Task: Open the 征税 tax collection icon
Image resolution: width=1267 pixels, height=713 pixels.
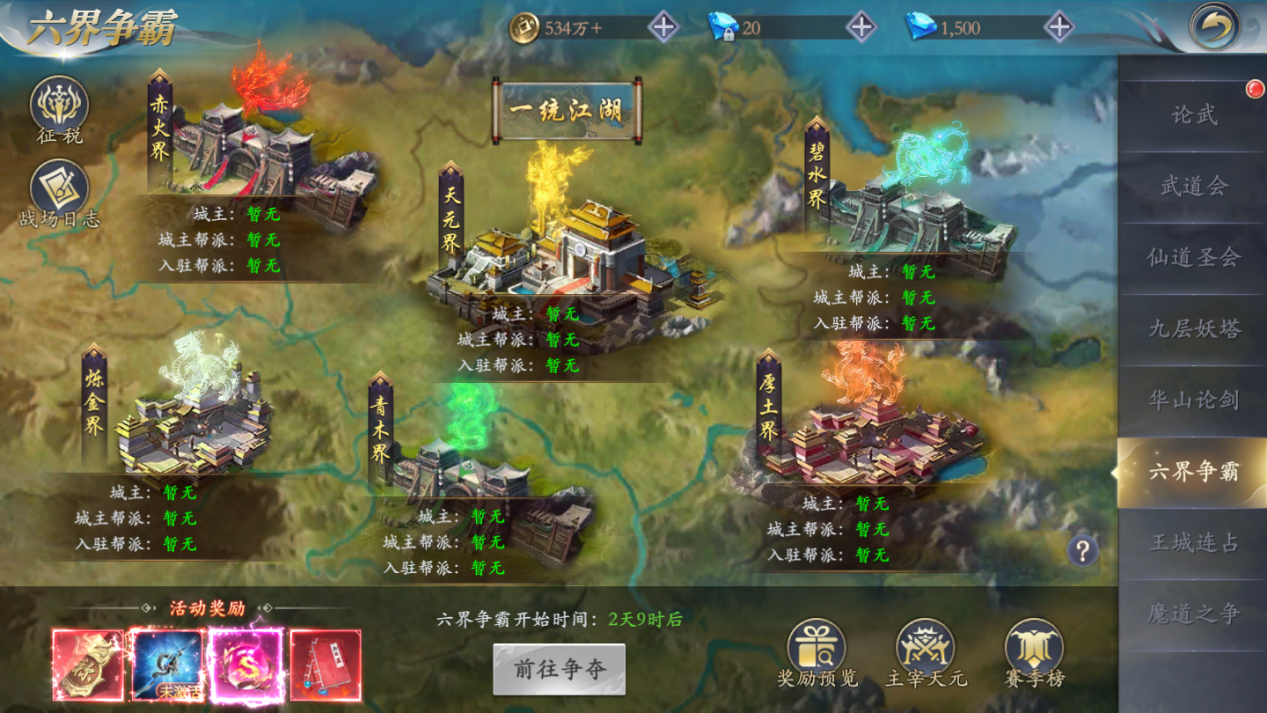Action: [59, 108]
